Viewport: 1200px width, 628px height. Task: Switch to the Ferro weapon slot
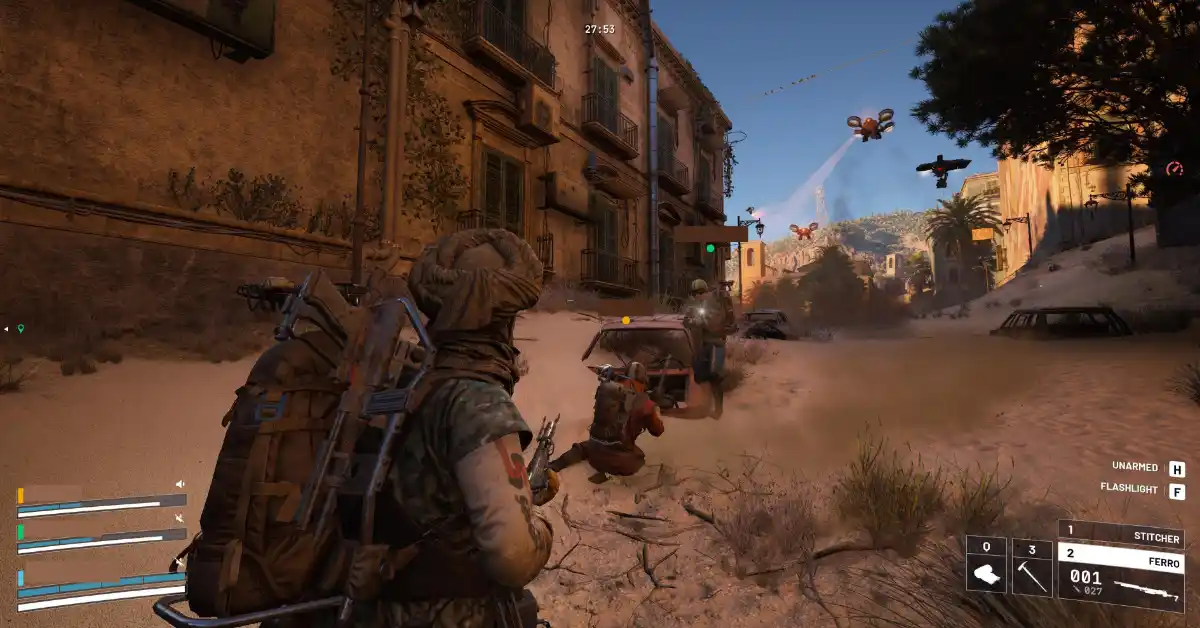(x=1120, y=554)
